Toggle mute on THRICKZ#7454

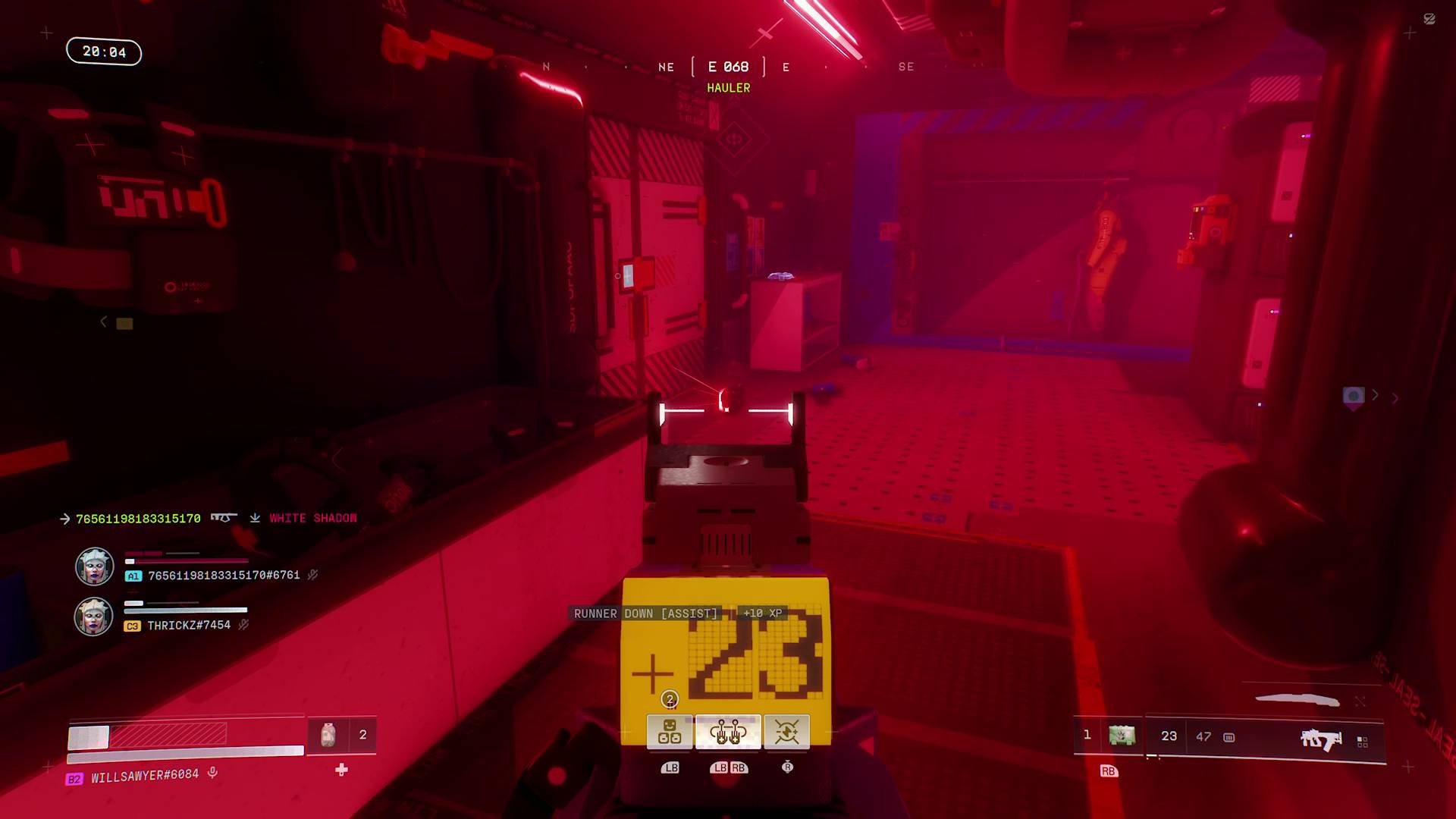coord(243,625)
